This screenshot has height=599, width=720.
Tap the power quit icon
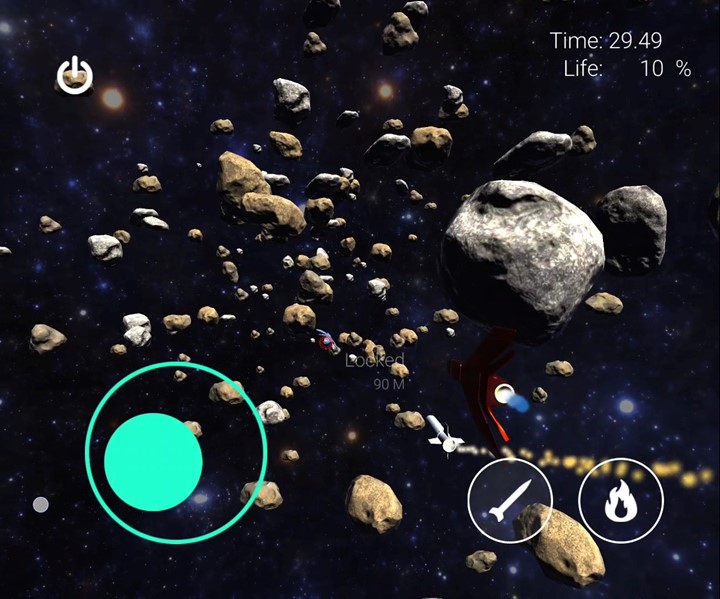pyautogui.click(x=75, y=76)
